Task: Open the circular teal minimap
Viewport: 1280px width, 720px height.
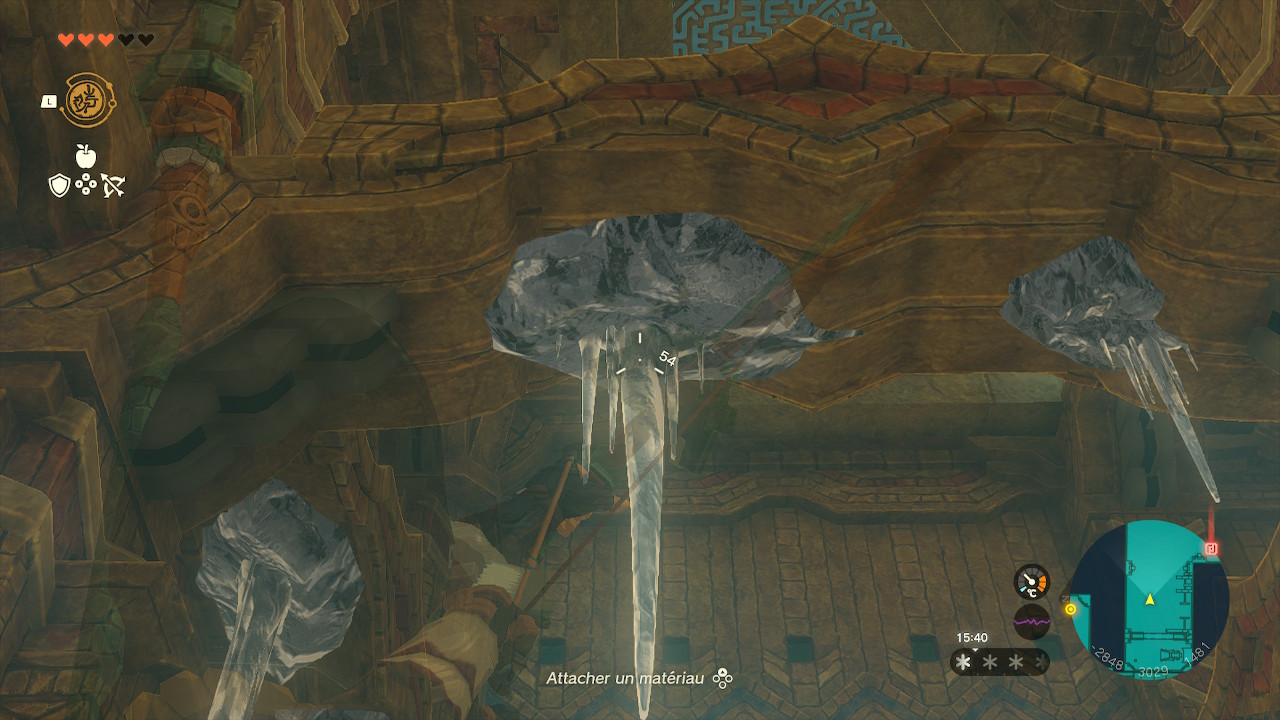Action: point(1149,599)
